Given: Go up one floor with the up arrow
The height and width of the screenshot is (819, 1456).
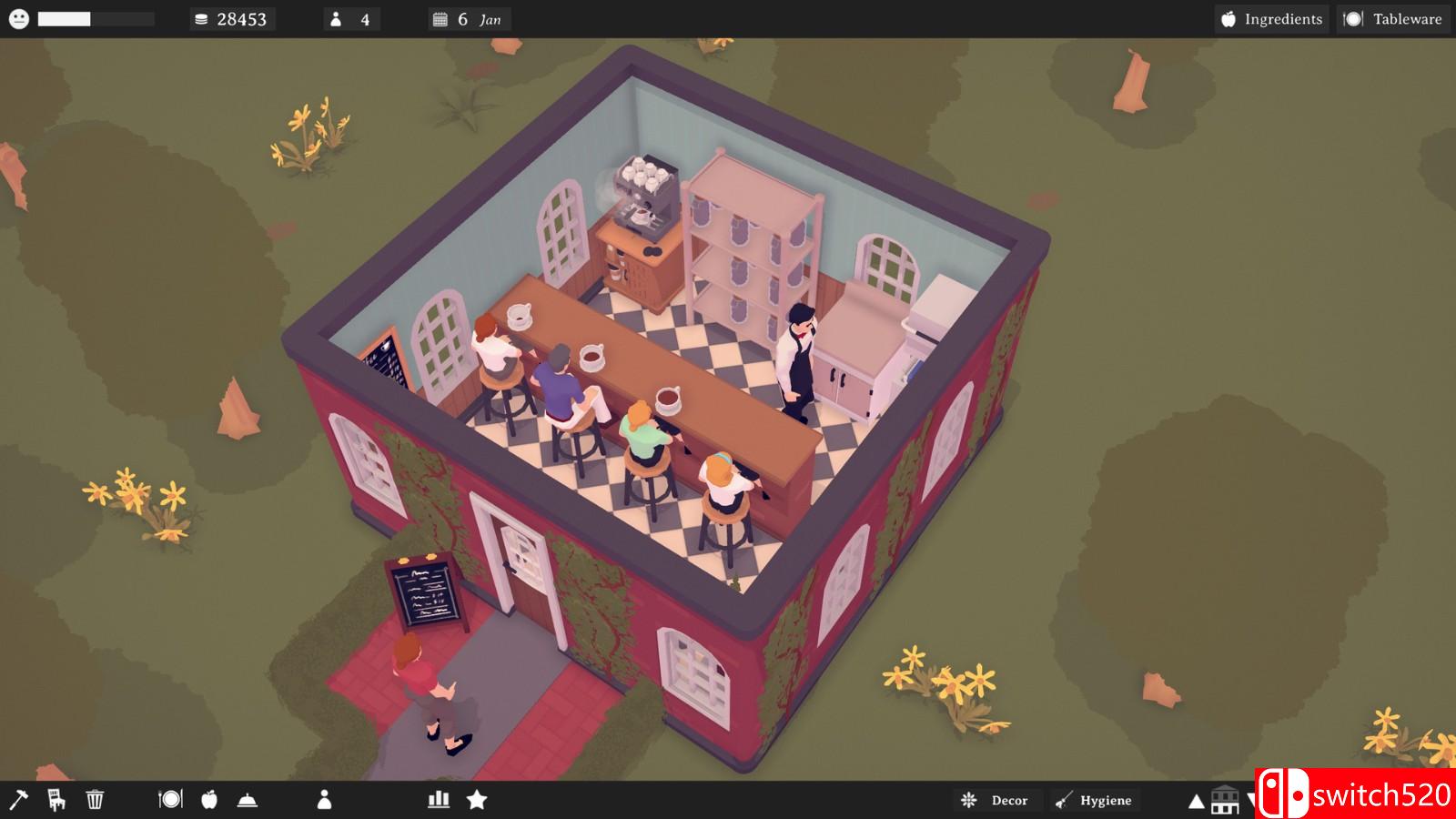Looking at the screenshot, I should [x=1197, y=802].
